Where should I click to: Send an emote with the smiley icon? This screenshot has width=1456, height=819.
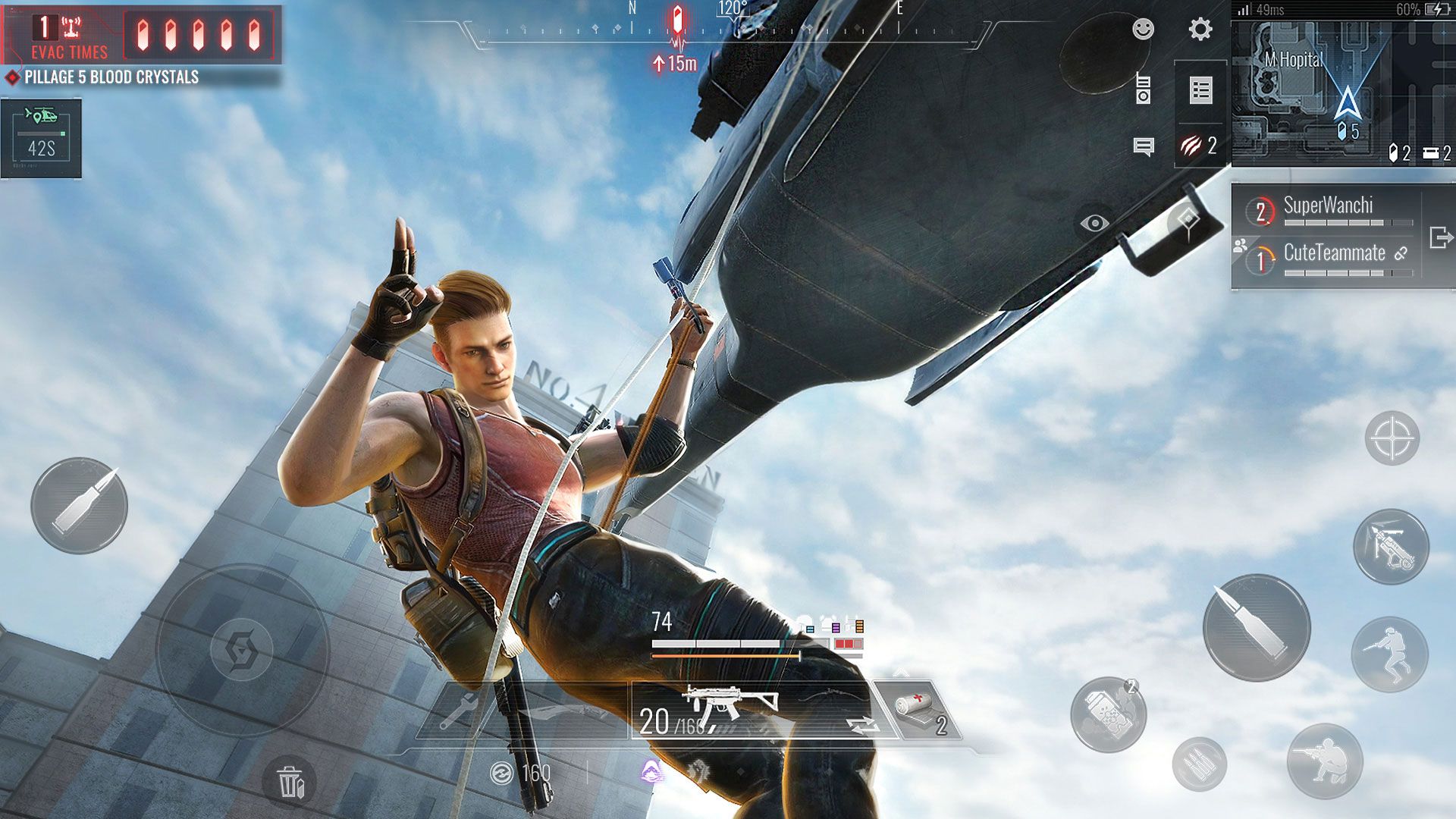1145,28
